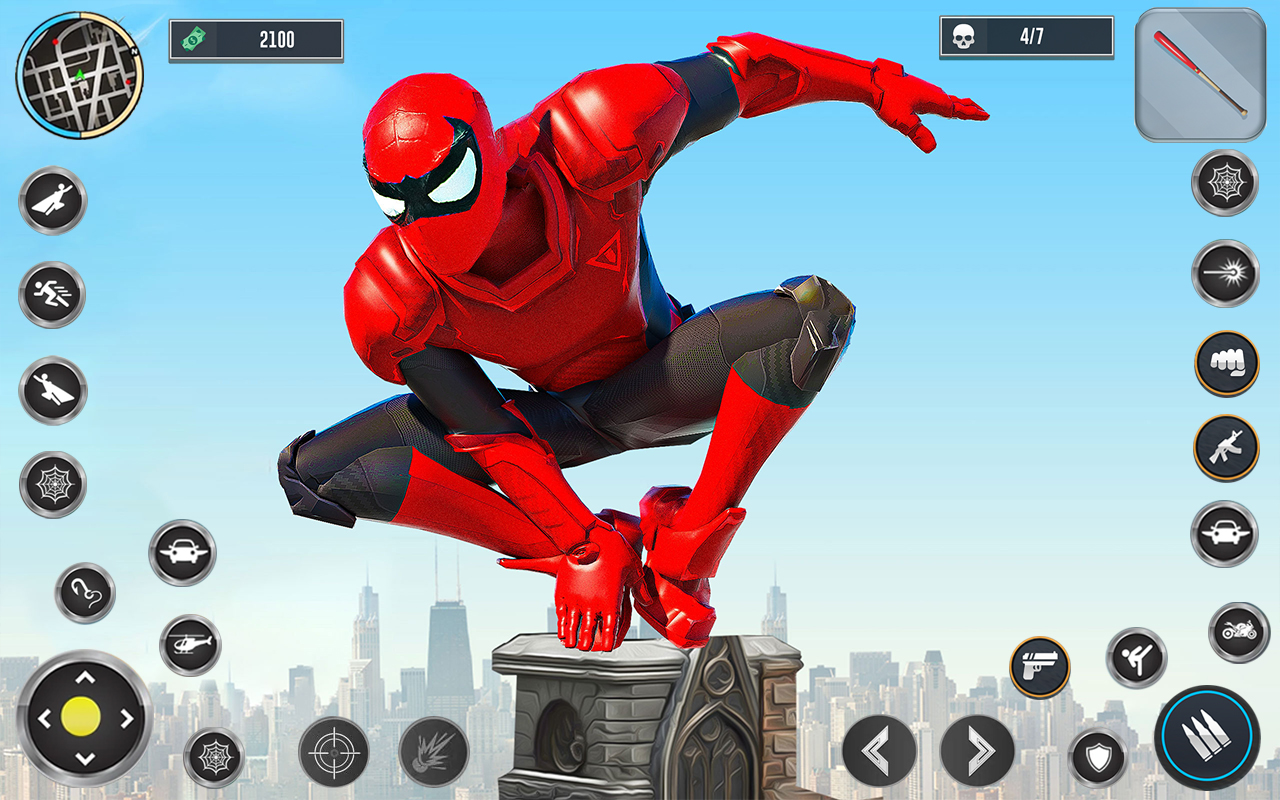Spawn a car with the car icon
The height and width of the screenshot is (800, 1280).
coord(185,550)
